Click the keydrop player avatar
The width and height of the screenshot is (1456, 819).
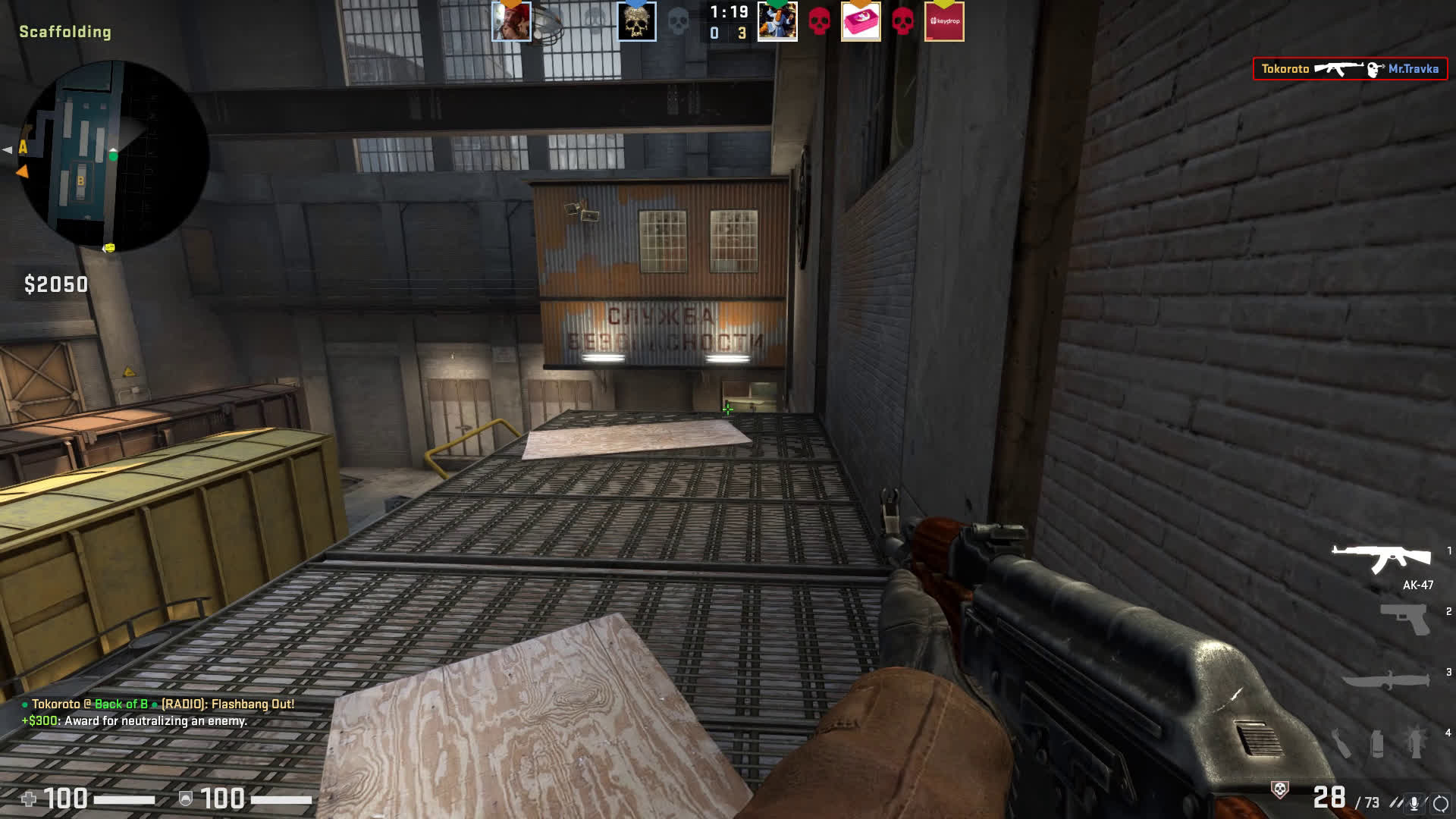(944, 21)
